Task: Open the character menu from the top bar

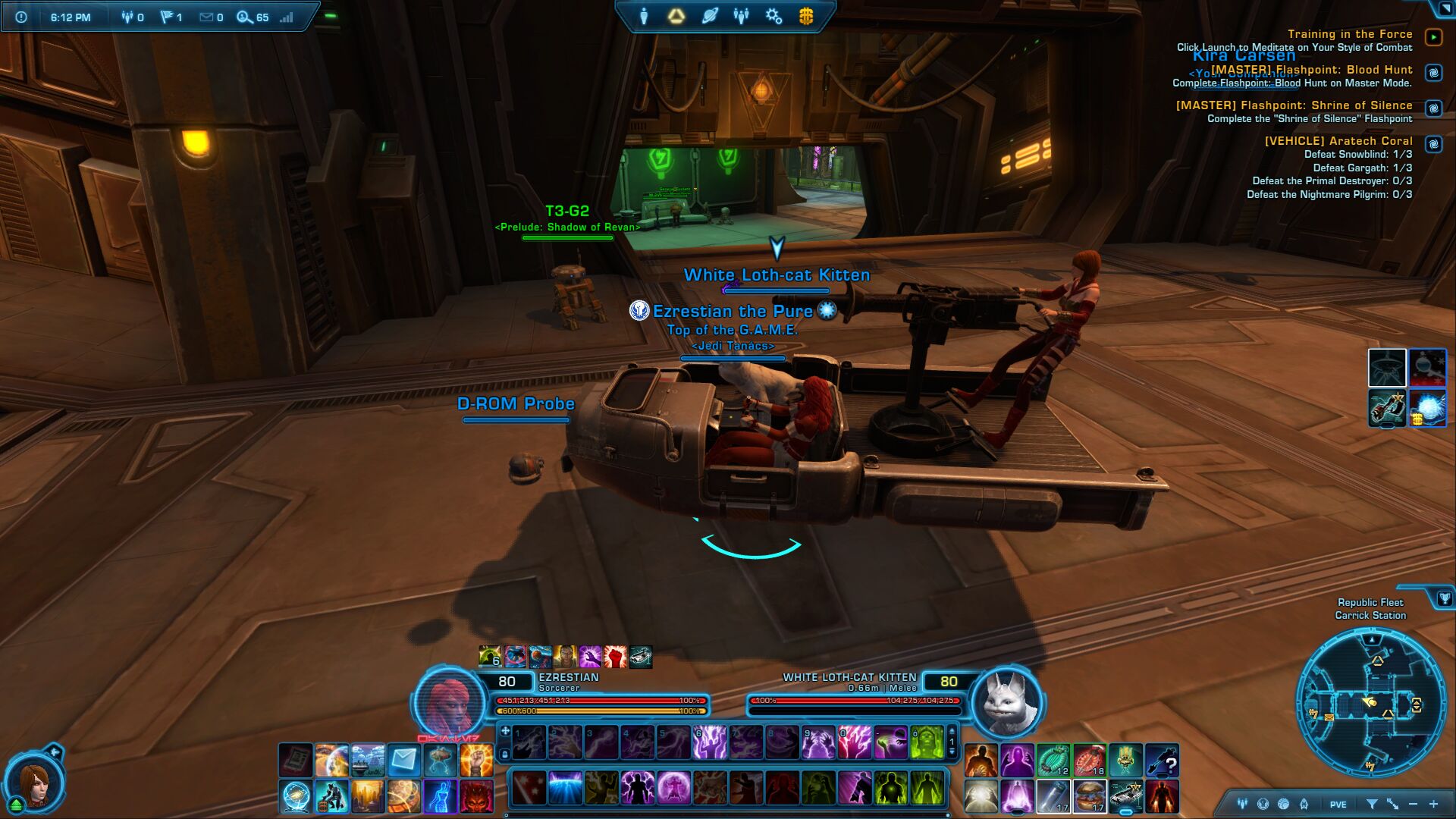Action: [644, 17]
